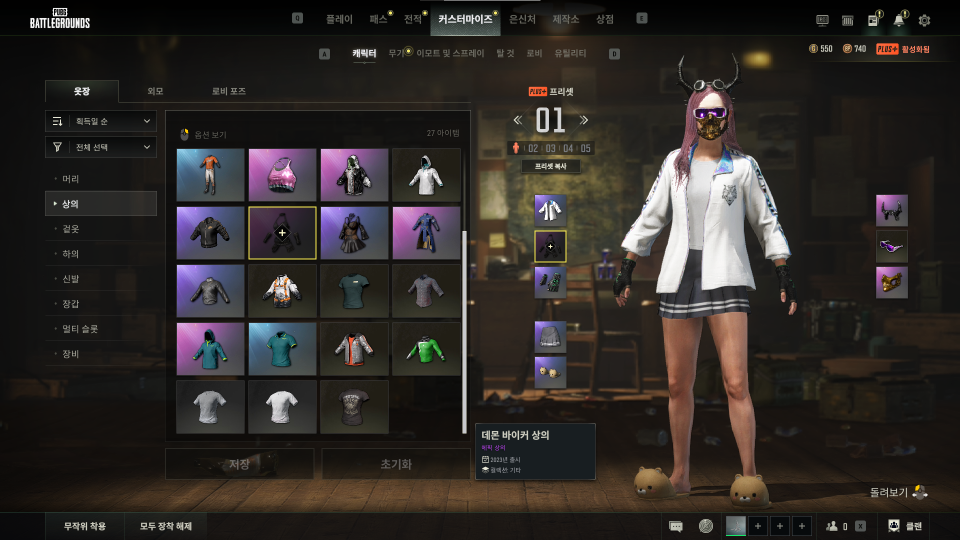Choose the 신발 (Shoes) category
Viewport: 960px width, 540px height.
(71, 279)
